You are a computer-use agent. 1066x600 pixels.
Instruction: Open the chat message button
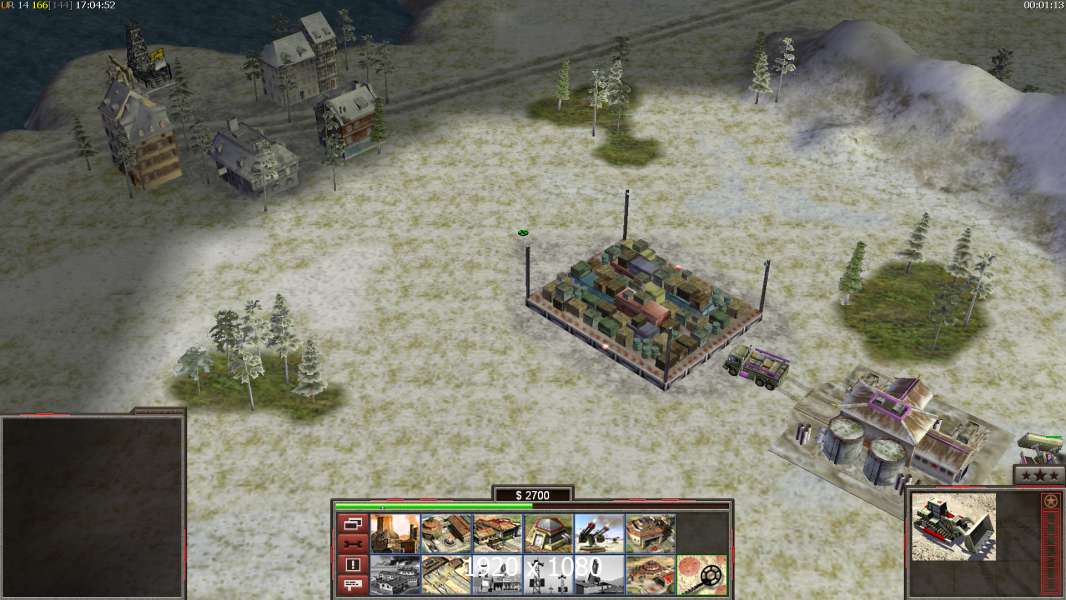tap(352, 585)
